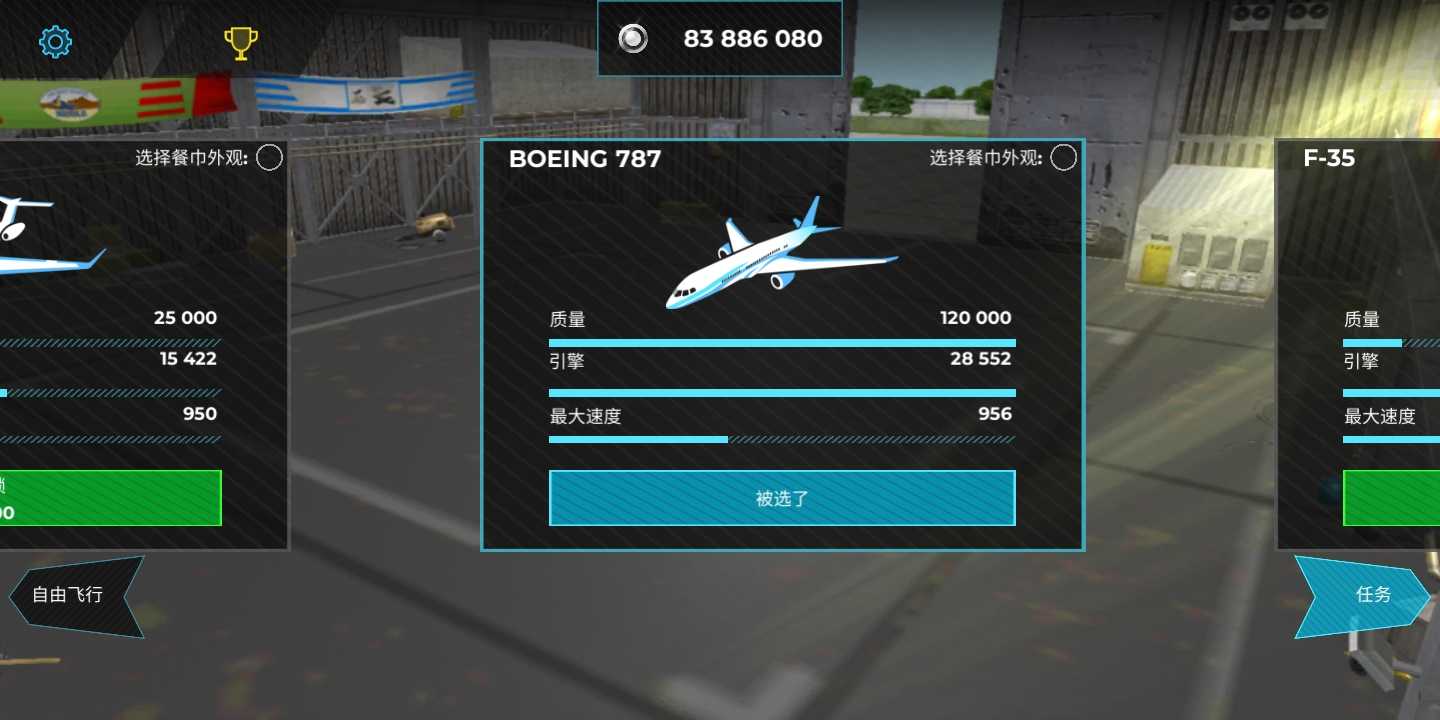Toggle the Boeing 787 livery selection circle

coord(1063,157)
